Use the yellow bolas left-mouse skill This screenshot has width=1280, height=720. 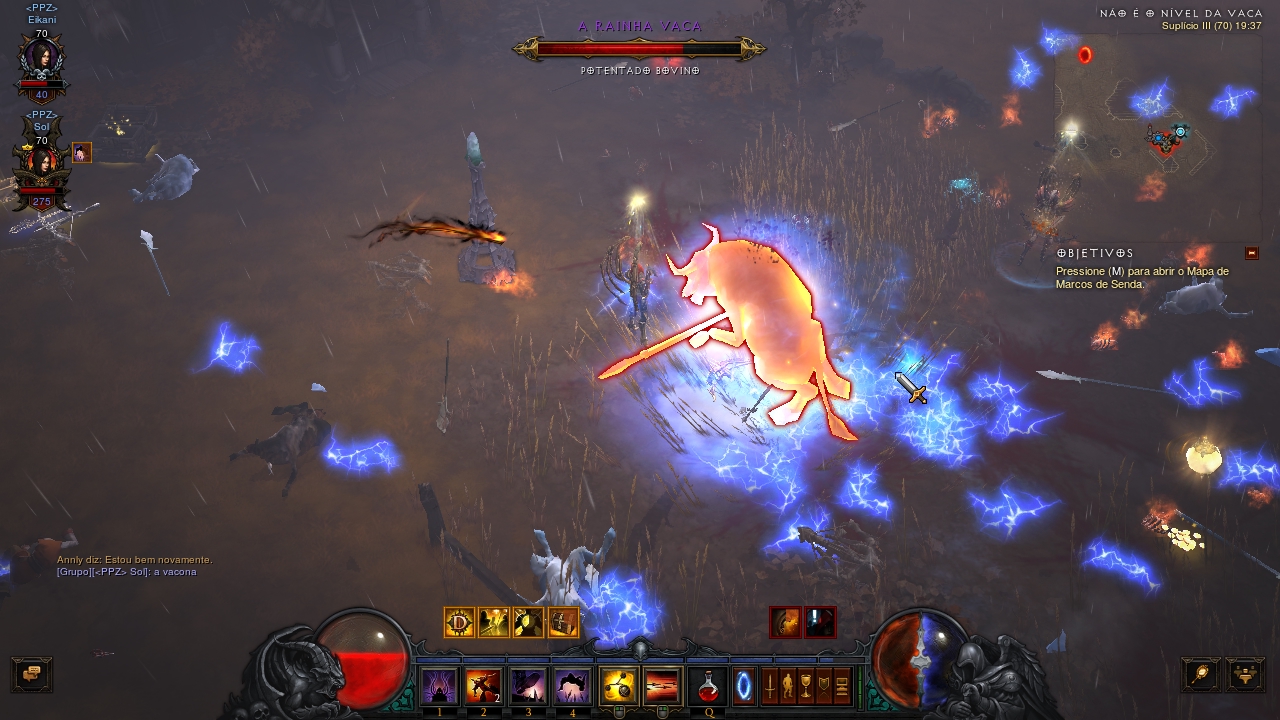[619, 686]
